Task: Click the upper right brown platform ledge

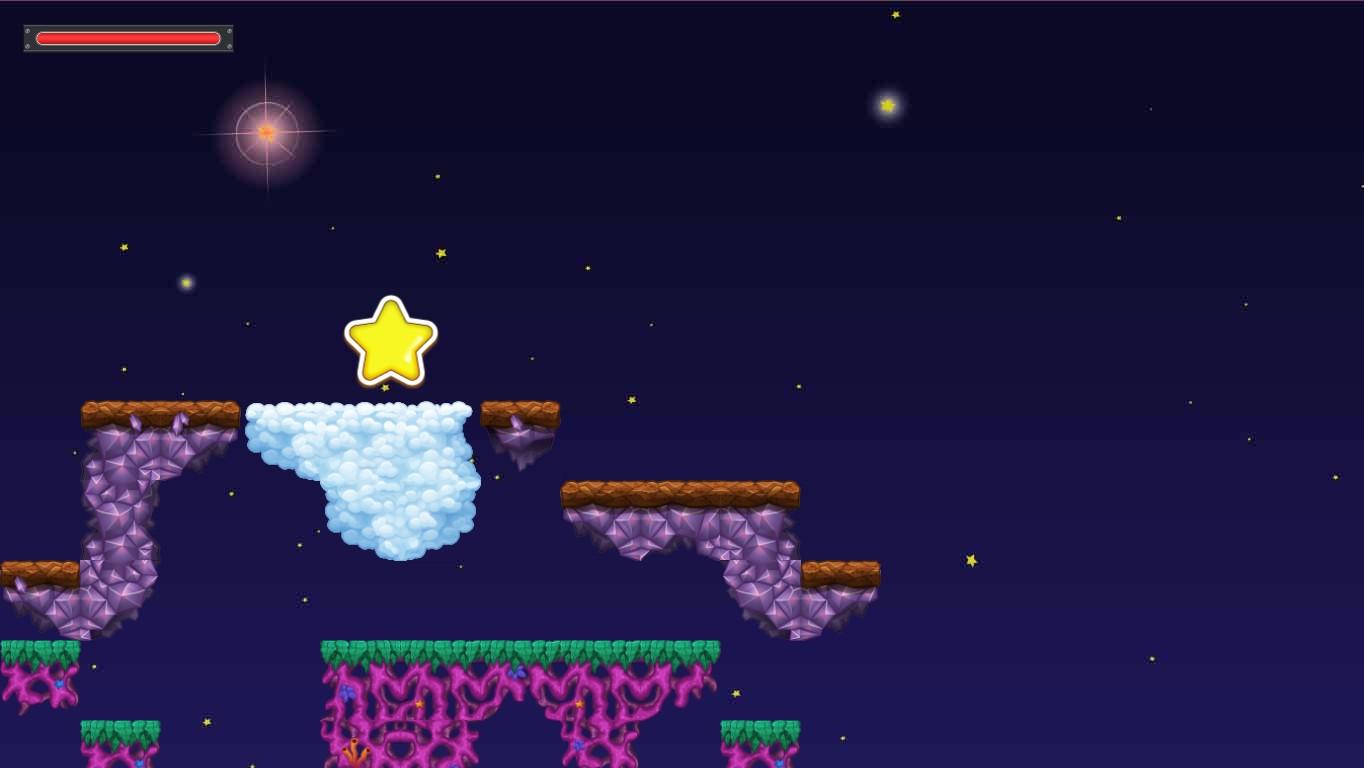Action: pos(680,492)
